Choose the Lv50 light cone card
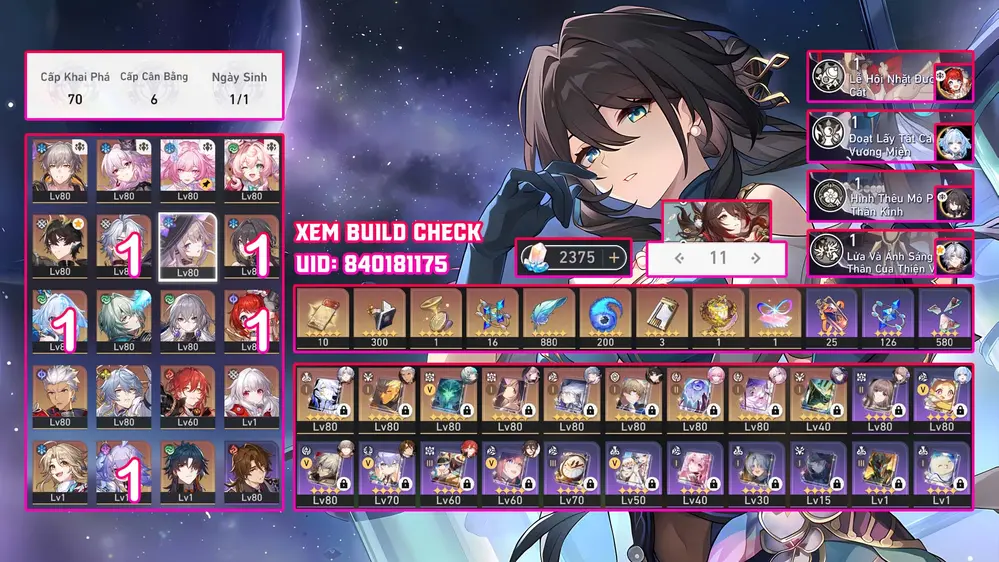Image resolution: width=999 pixels, height=562 pixels. (x=632, y=473)
